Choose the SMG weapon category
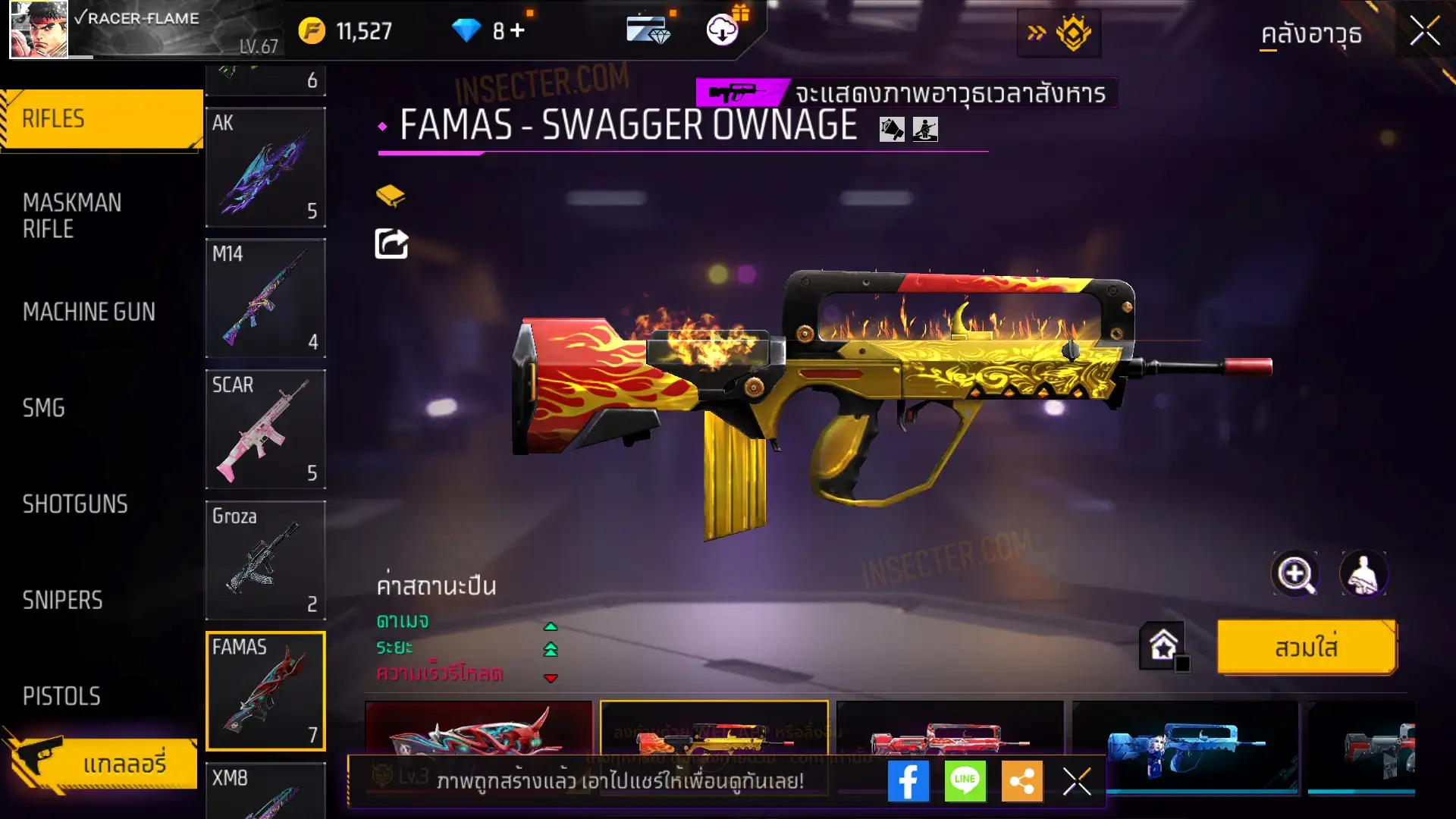This screenshot has width=1456, height=819. [x=44, y=408]
